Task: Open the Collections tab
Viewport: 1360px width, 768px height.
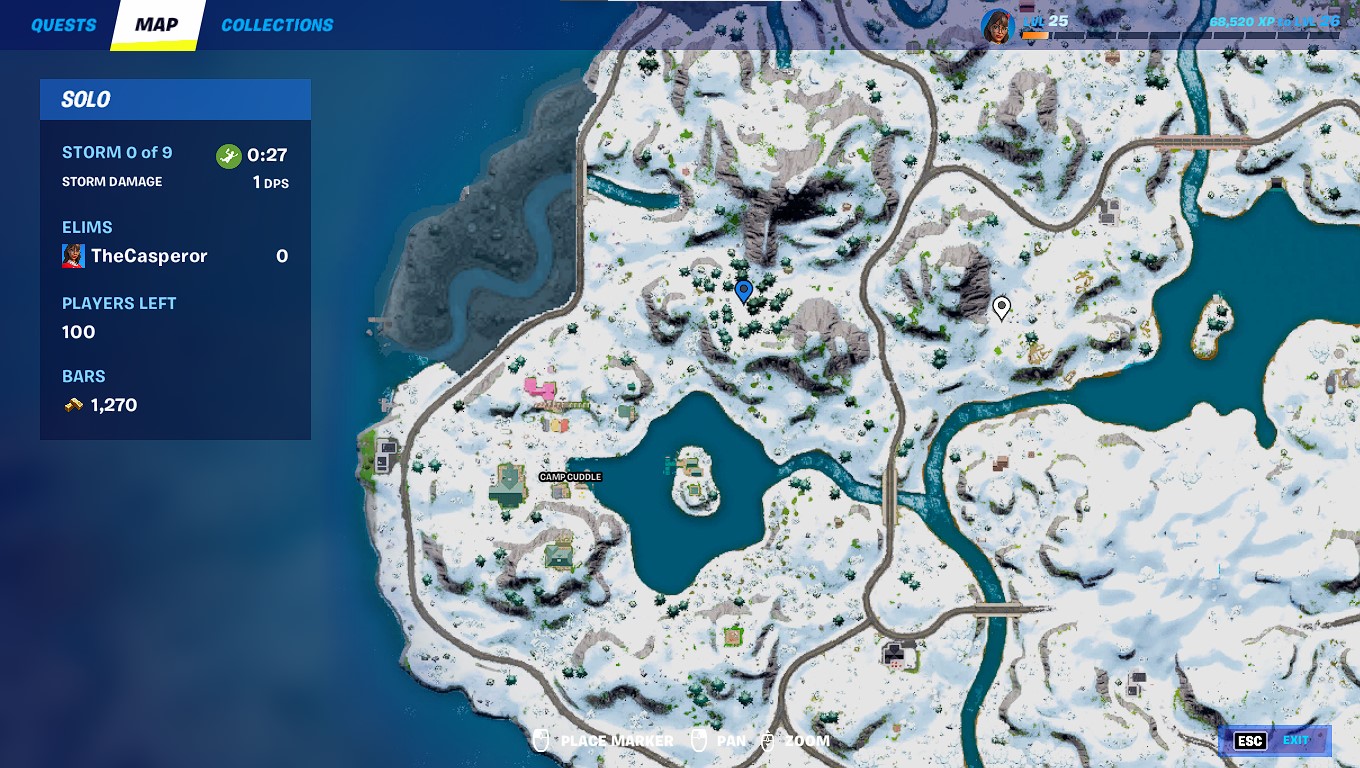Action: pyautogui.click(x=277, y=25)
